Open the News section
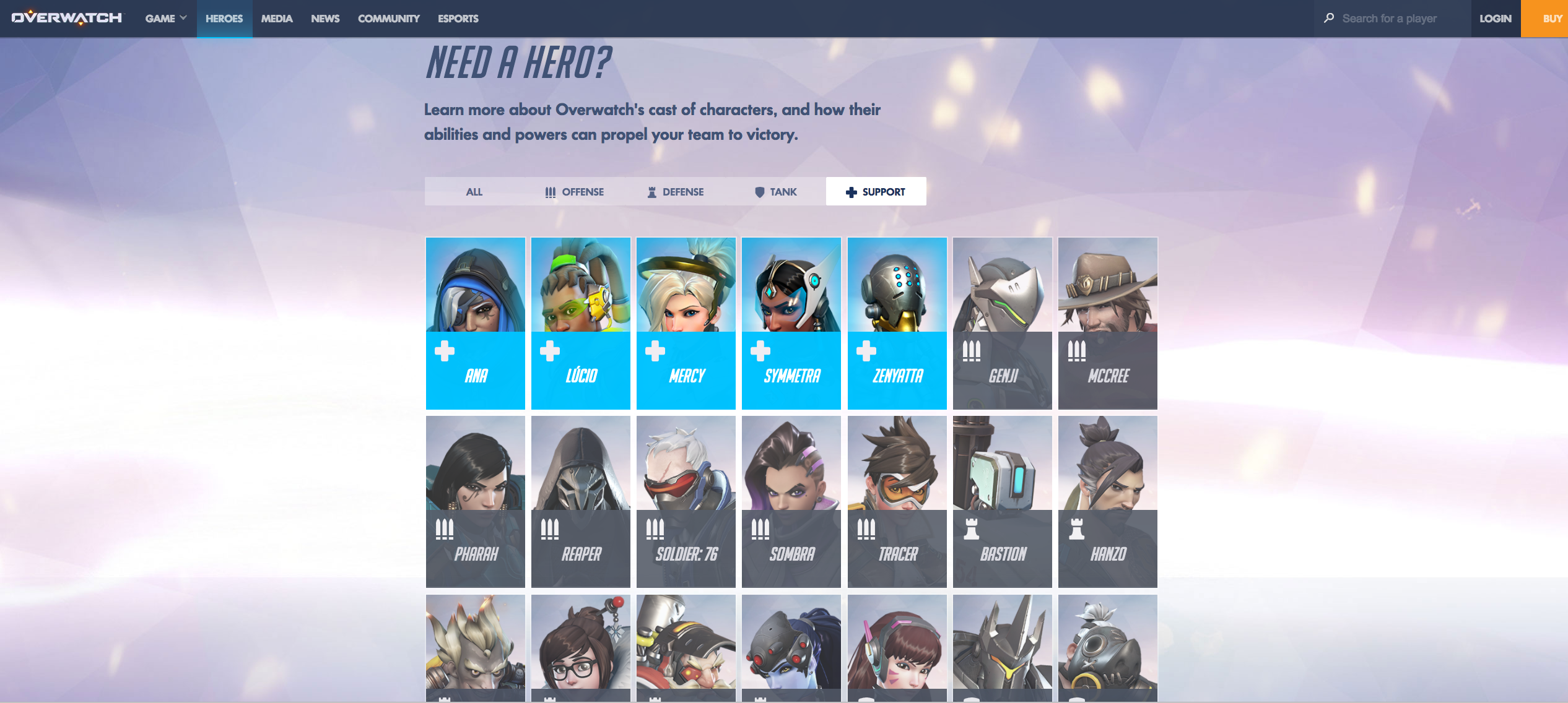The height and width of the screenshot is (703, 1568). (x=325, y=19)
